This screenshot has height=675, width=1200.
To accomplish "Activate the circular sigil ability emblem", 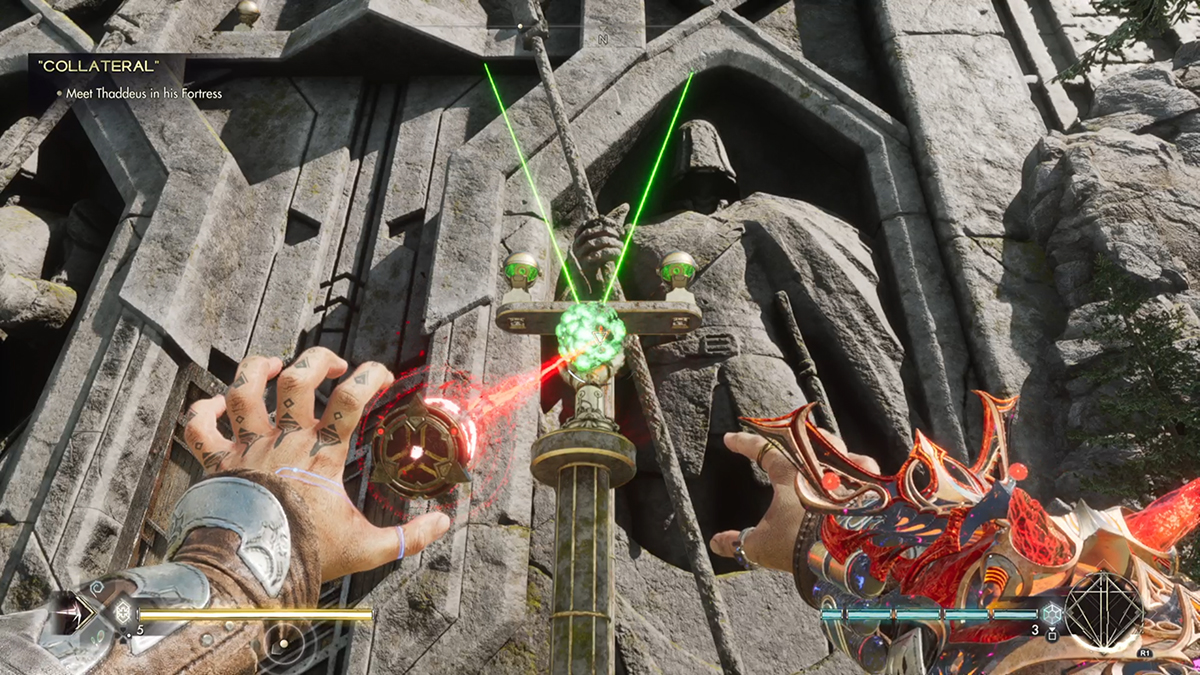I will [1103, 609].
